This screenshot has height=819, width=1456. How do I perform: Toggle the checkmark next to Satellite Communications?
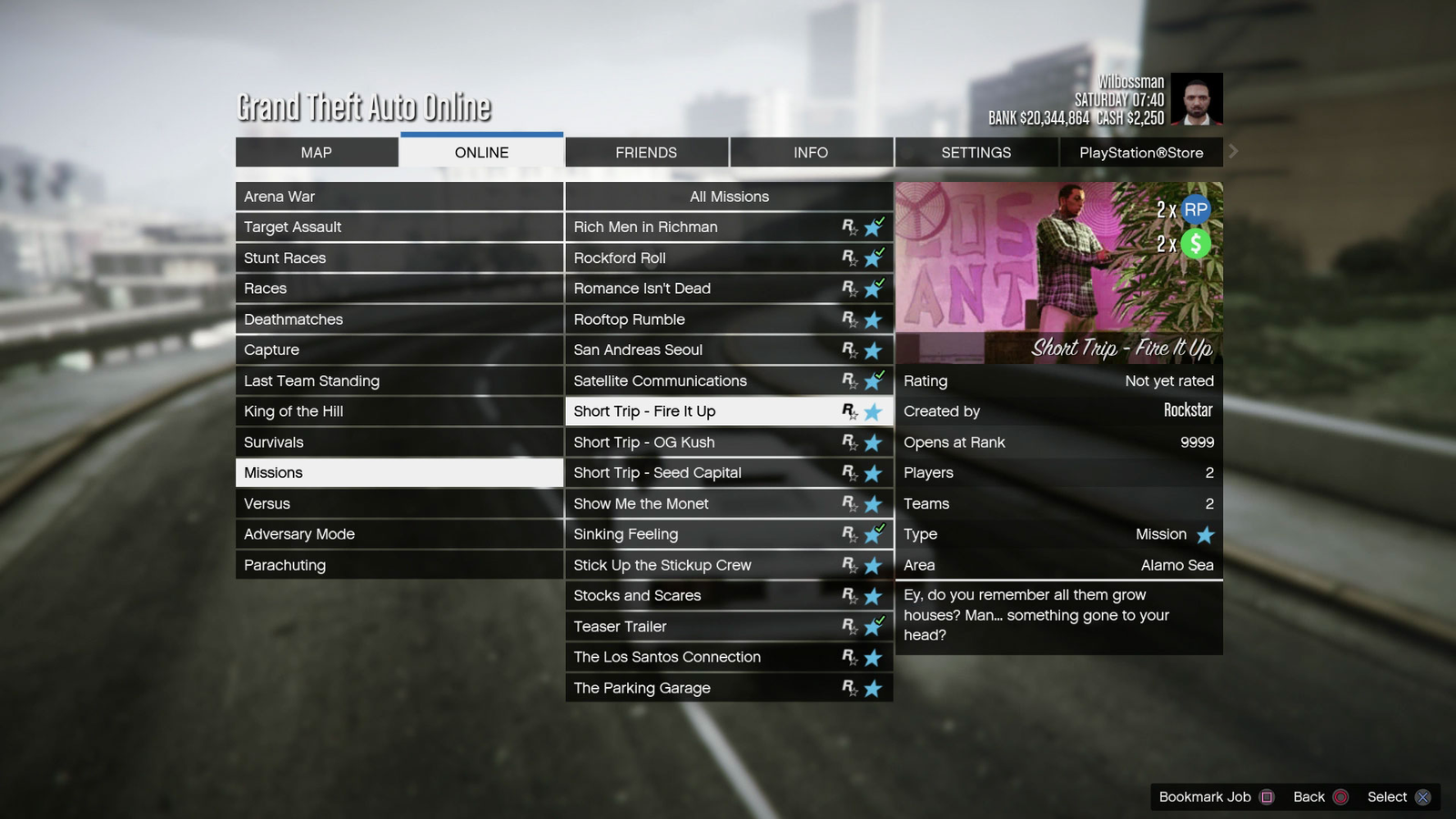(x=879, y=375)
